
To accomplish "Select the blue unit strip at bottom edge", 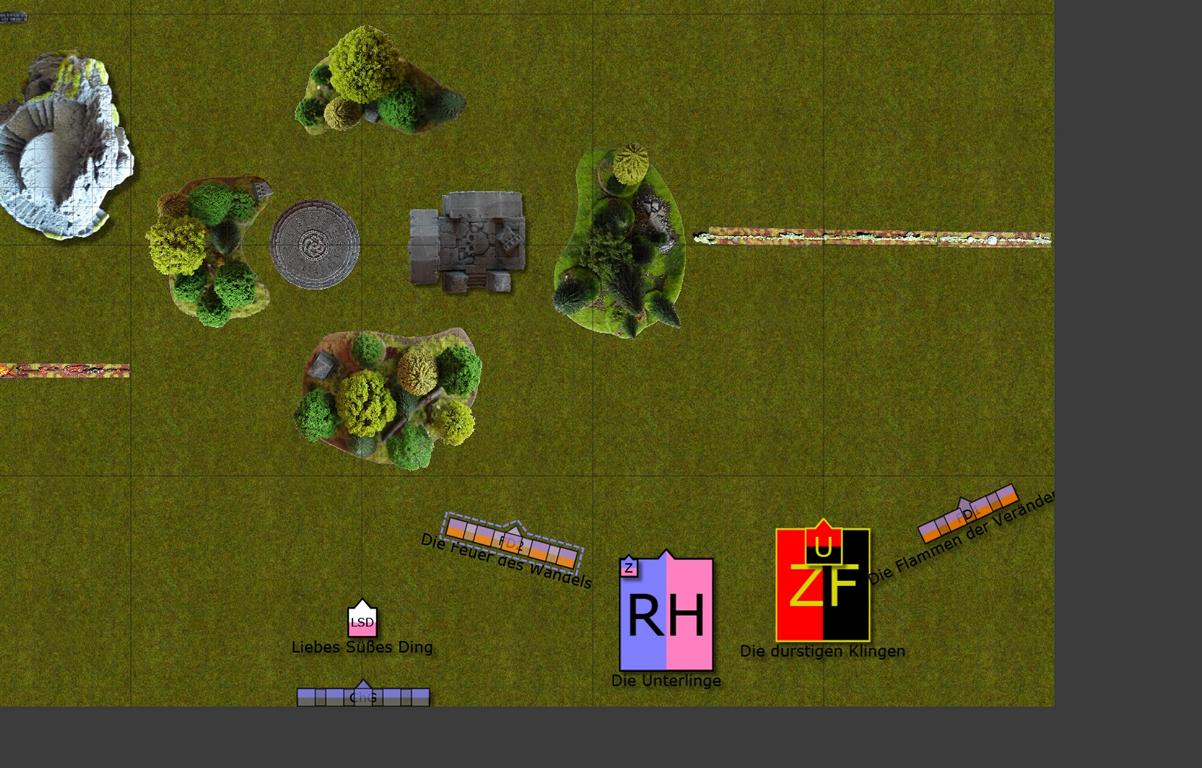I will click(363, 697).
